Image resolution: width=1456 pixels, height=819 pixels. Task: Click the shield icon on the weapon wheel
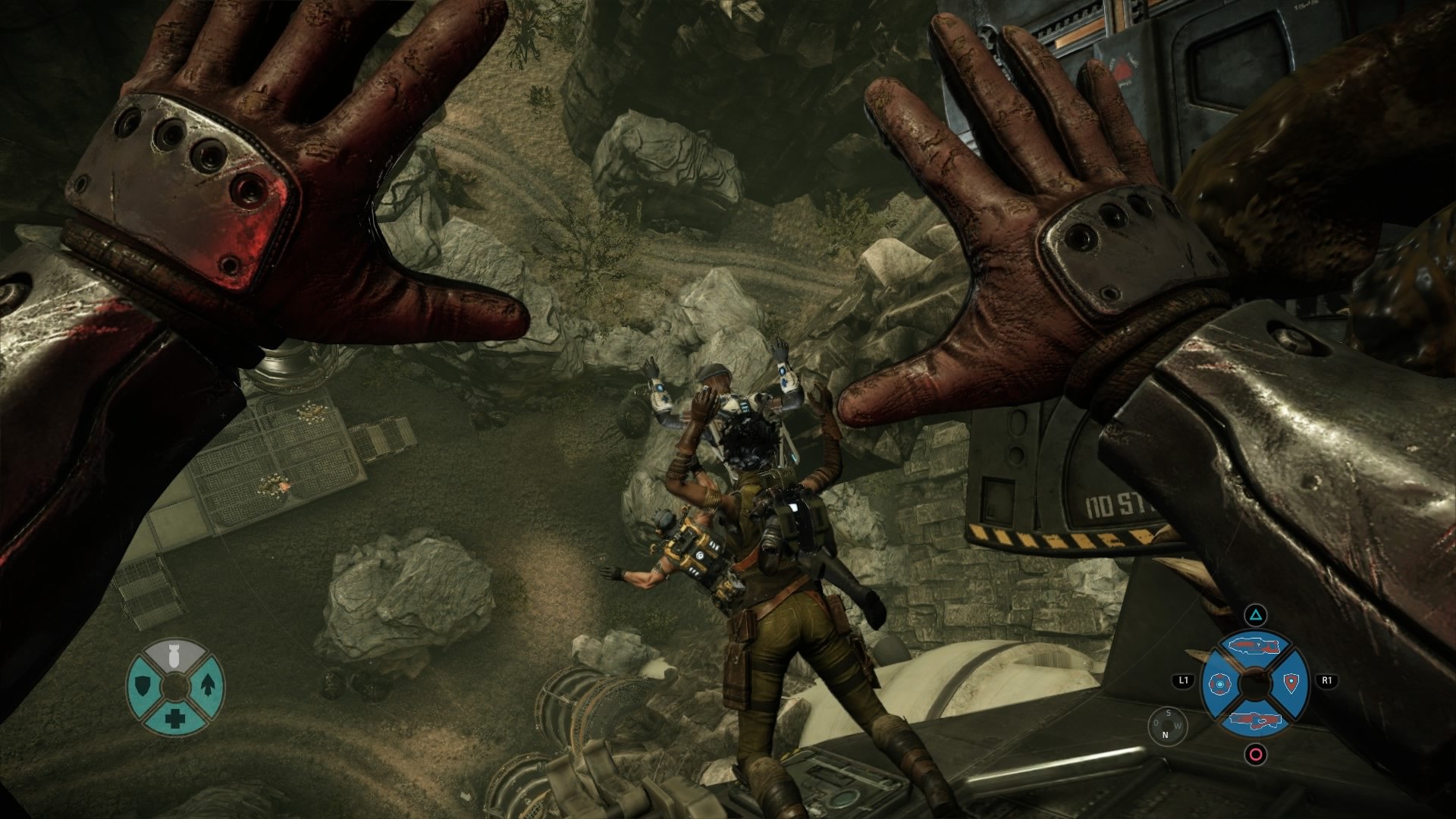point(1291,682)
